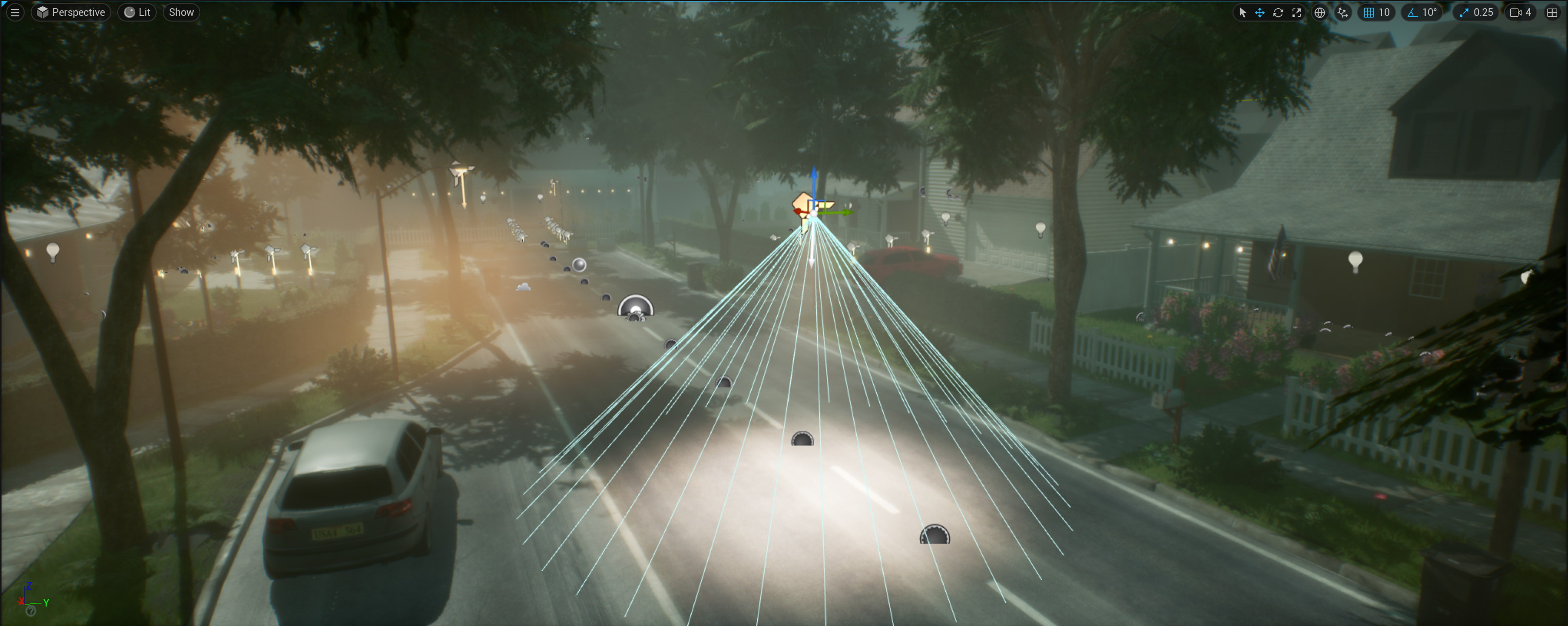Open the Show flags dropdown

[x=181, y=12]
